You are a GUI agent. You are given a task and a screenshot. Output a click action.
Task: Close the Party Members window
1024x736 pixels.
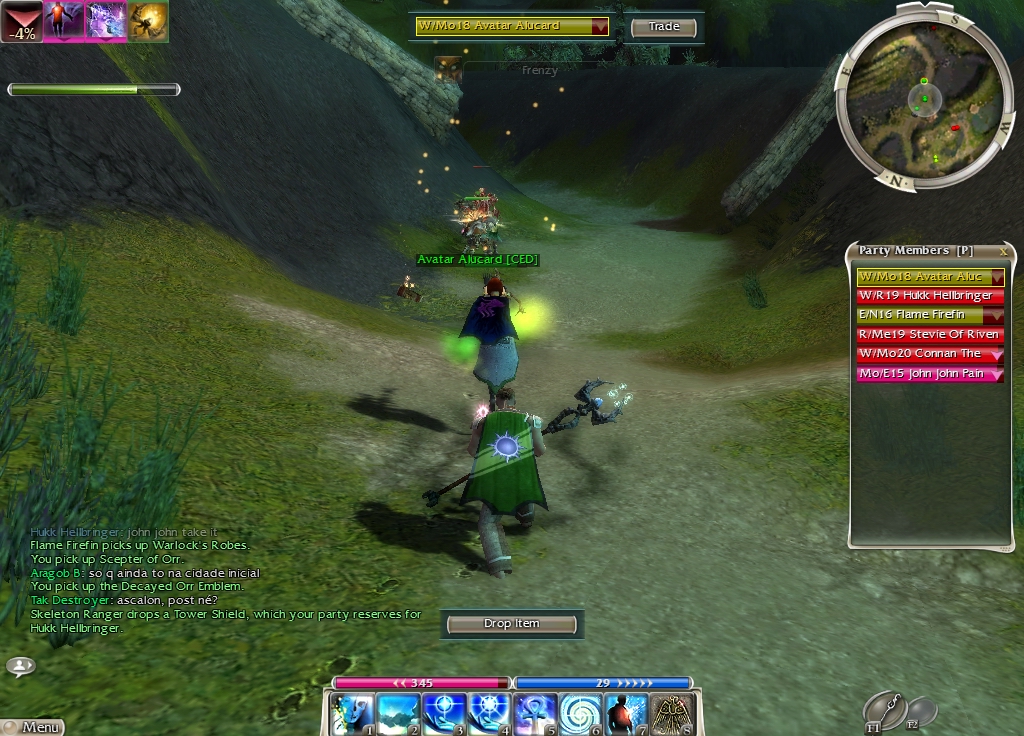(1004, 251)
